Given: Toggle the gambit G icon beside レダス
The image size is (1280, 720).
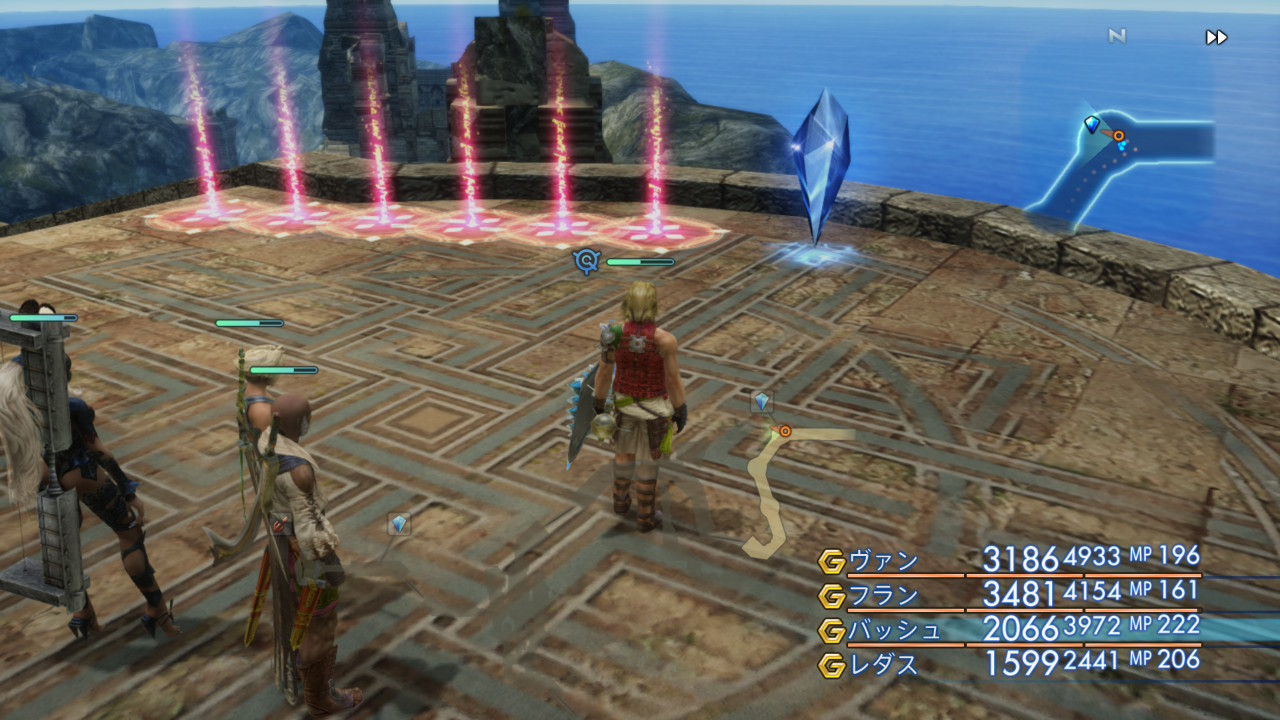Looking at the screenshot, I should (x=831, y=665).
